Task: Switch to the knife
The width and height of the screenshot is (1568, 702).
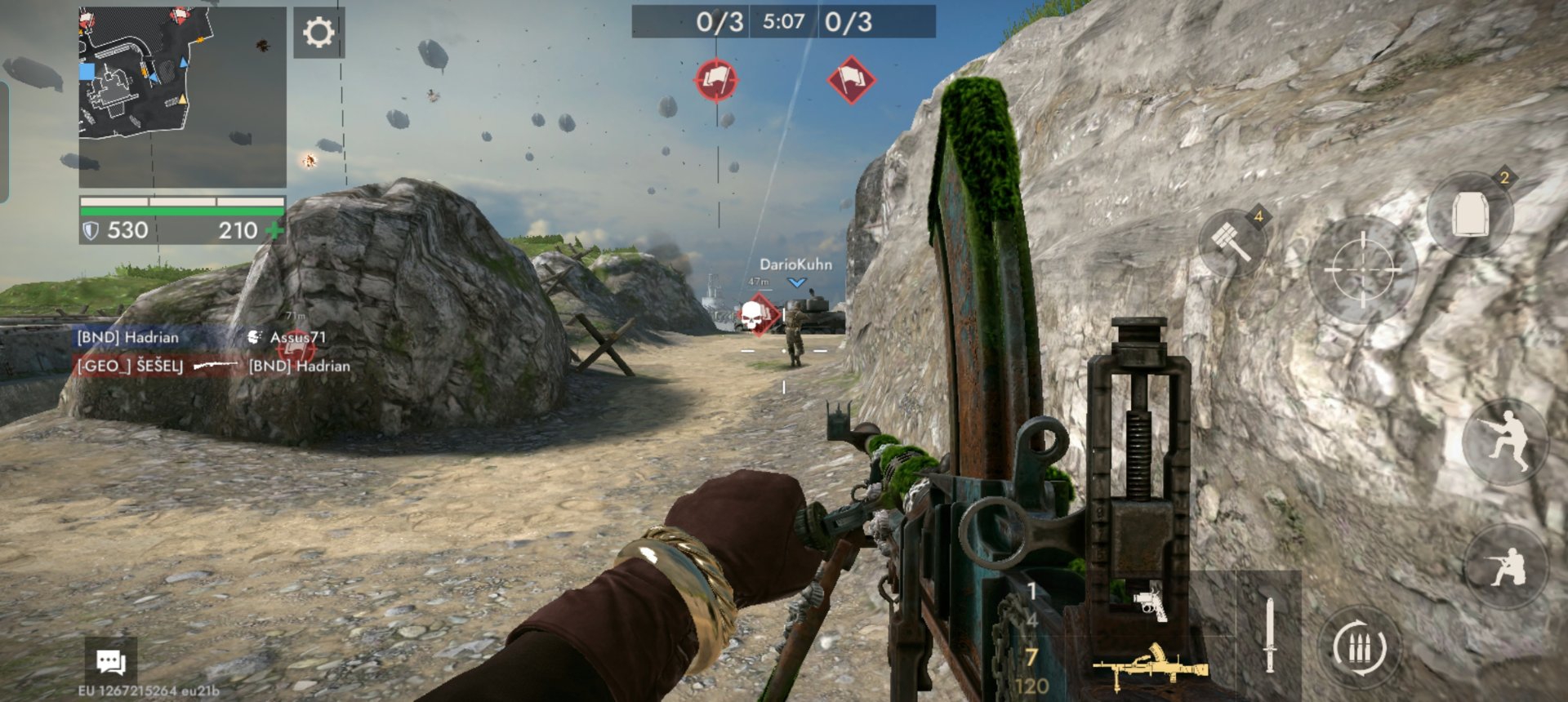Action: [x=1269, y=634]
